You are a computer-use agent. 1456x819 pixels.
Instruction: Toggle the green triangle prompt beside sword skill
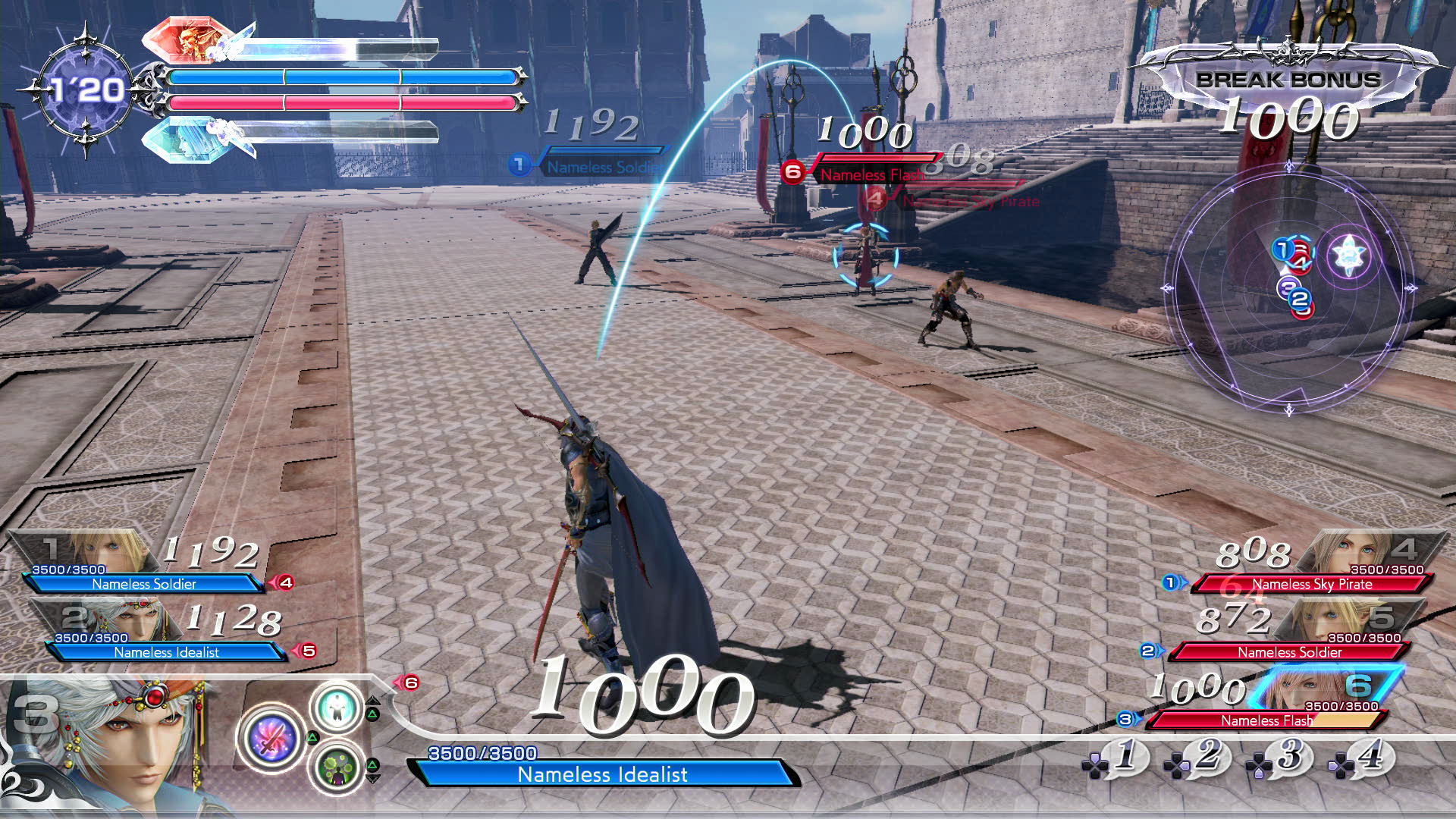(x=312, y=737)
